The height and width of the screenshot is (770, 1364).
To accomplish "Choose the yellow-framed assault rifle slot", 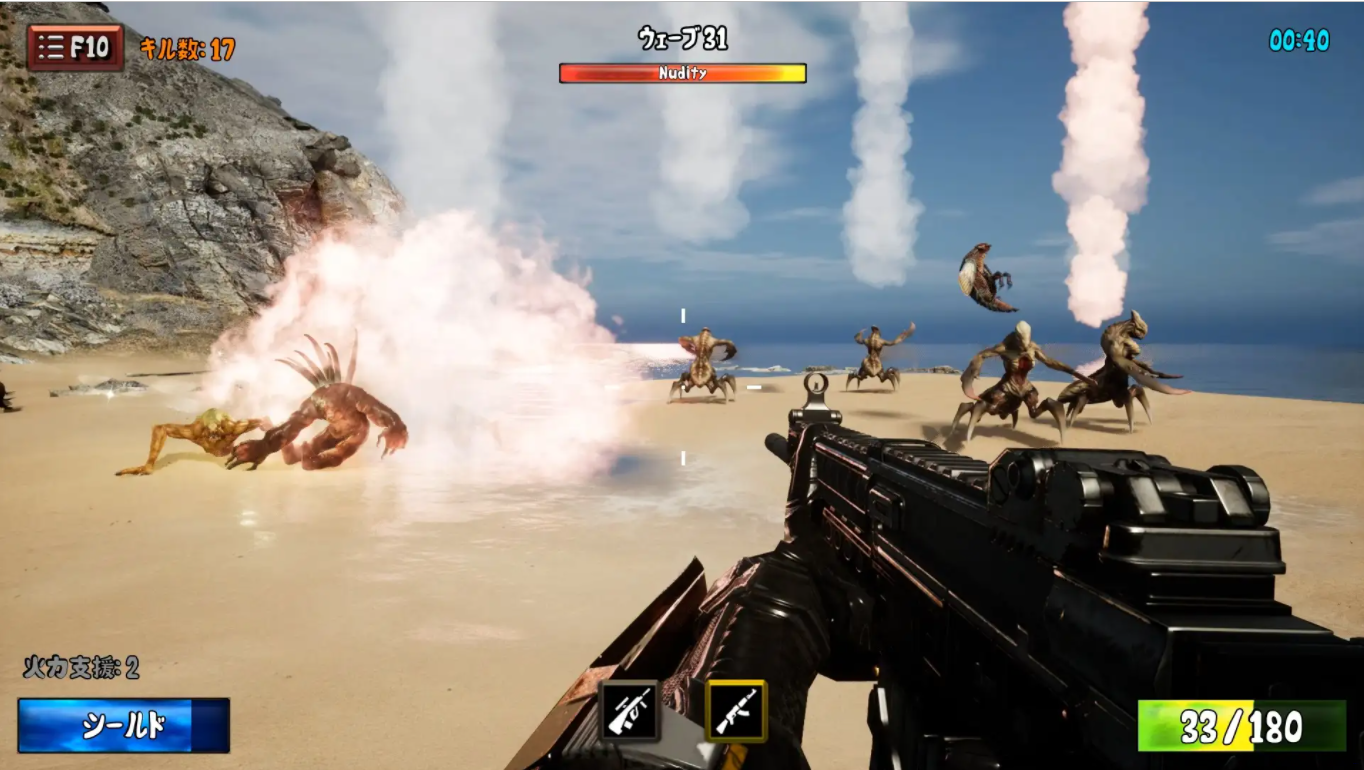I will click(736, 710).
